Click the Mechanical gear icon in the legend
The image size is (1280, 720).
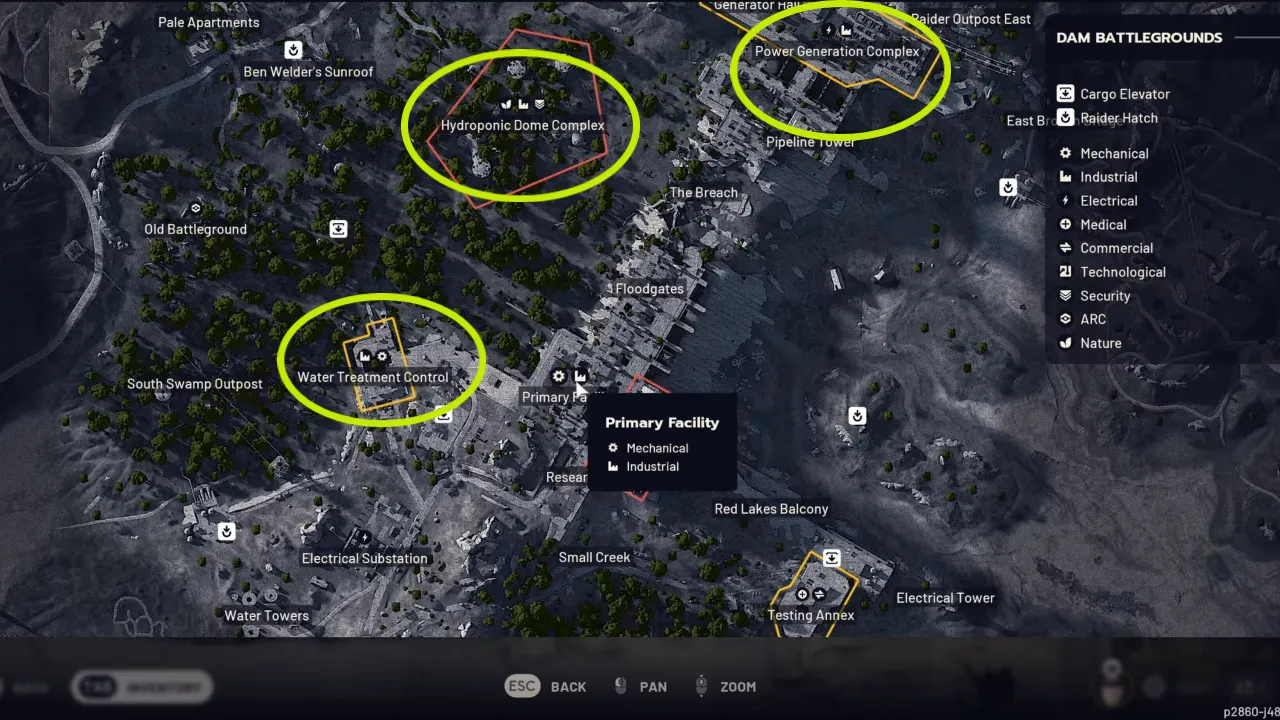click(1065, 153)
